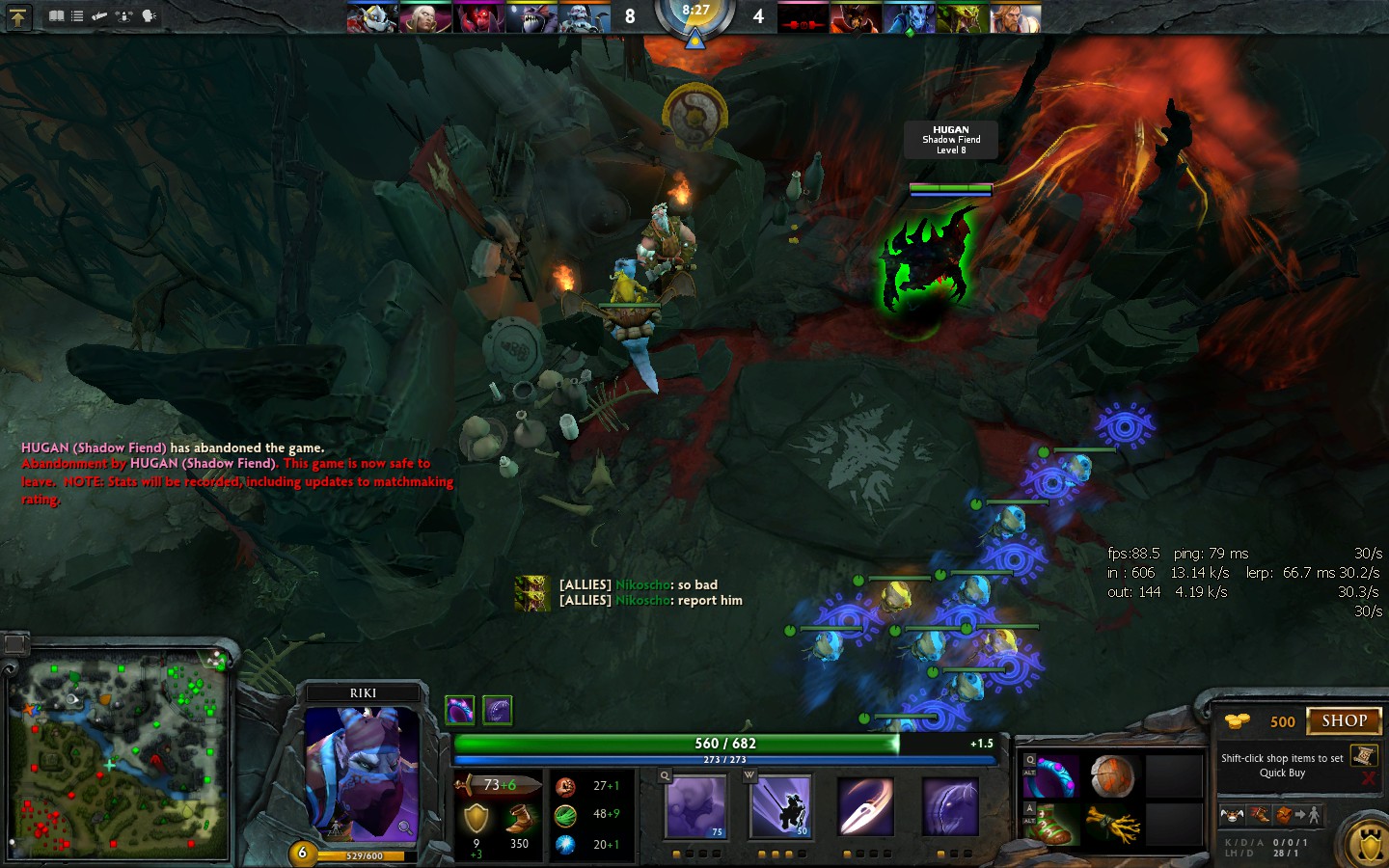Screen dimensions: 1389x868
Task: Select the Shadow Fiend portrait in top bar
Action: [802, 17]
